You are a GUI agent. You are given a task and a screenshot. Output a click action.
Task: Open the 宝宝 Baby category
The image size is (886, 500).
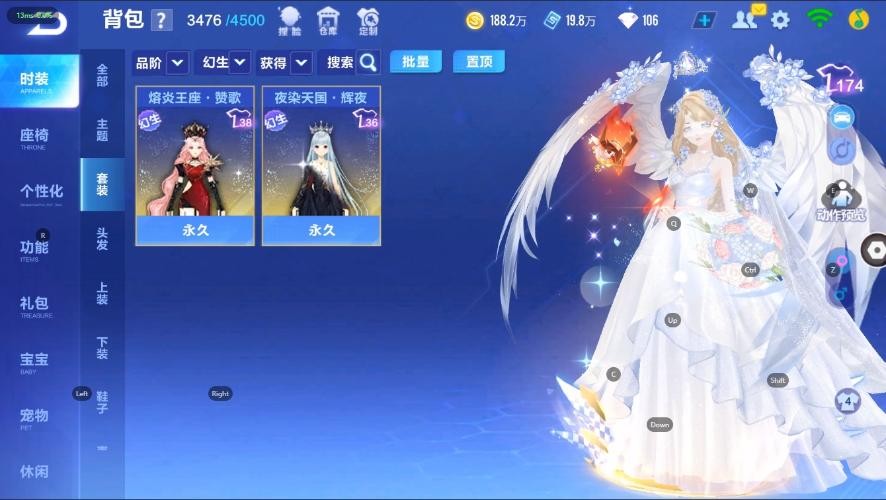[x=34, y=361]
